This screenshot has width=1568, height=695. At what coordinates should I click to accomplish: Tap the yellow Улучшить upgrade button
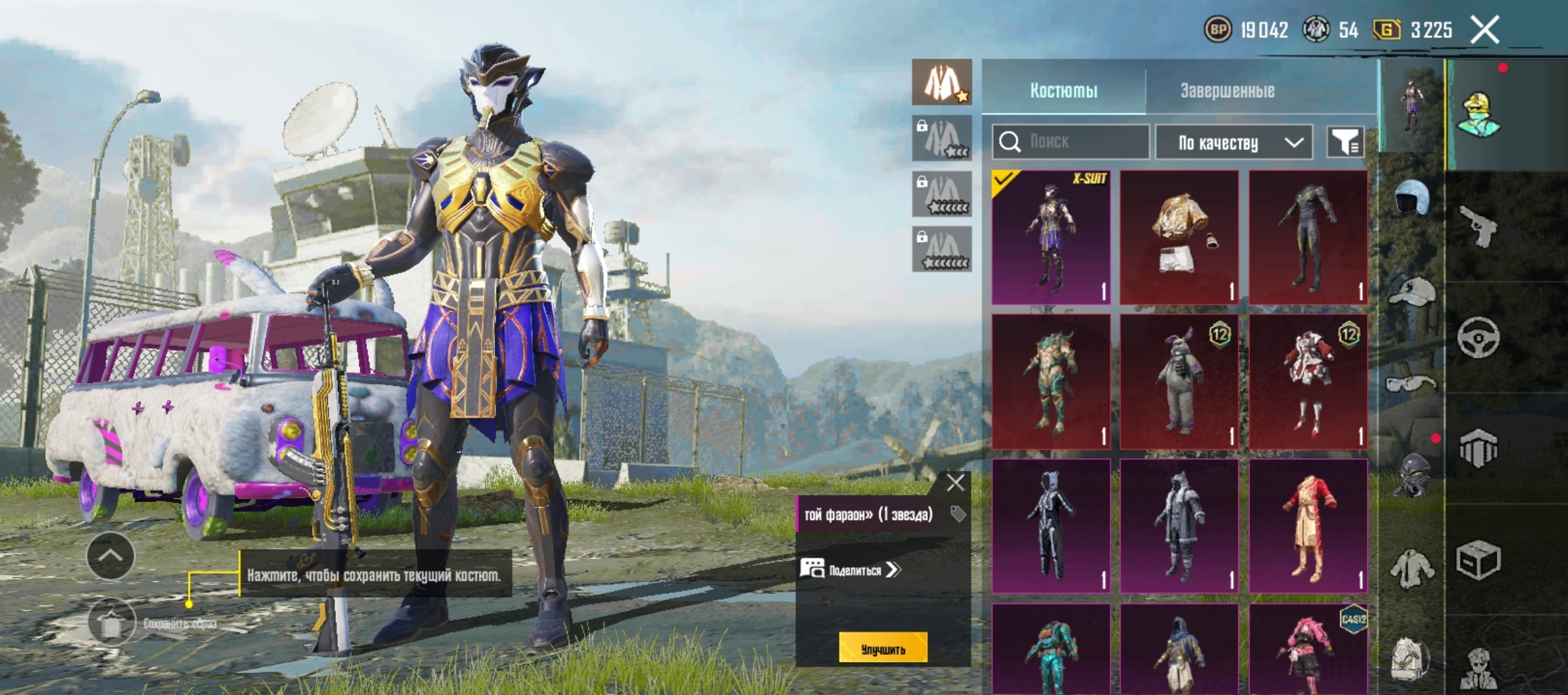coord(882,647)
